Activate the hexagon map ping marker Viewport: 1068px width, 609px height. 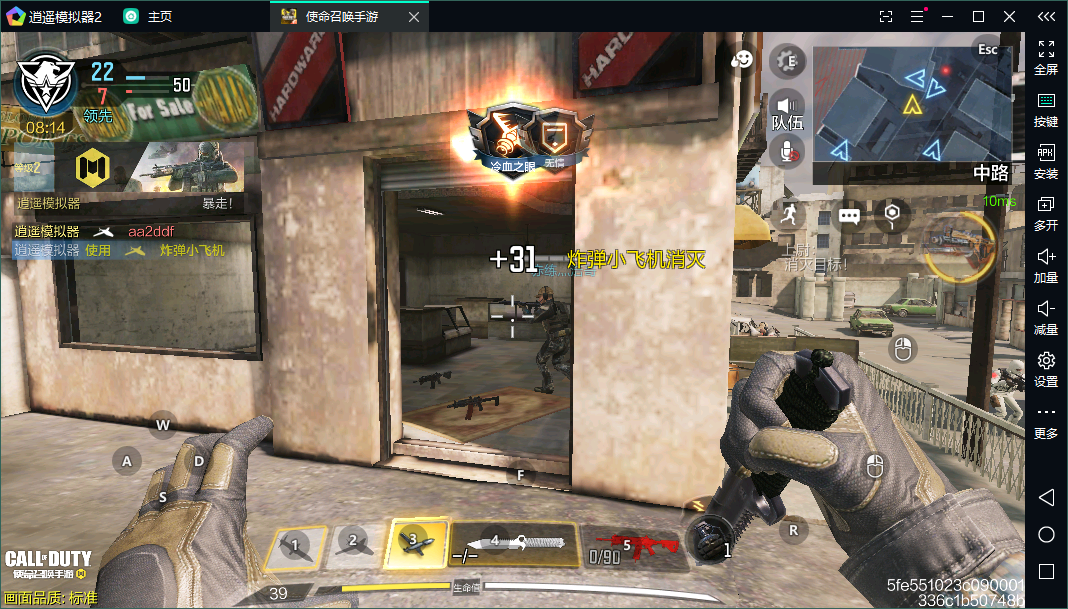point(893,213)
